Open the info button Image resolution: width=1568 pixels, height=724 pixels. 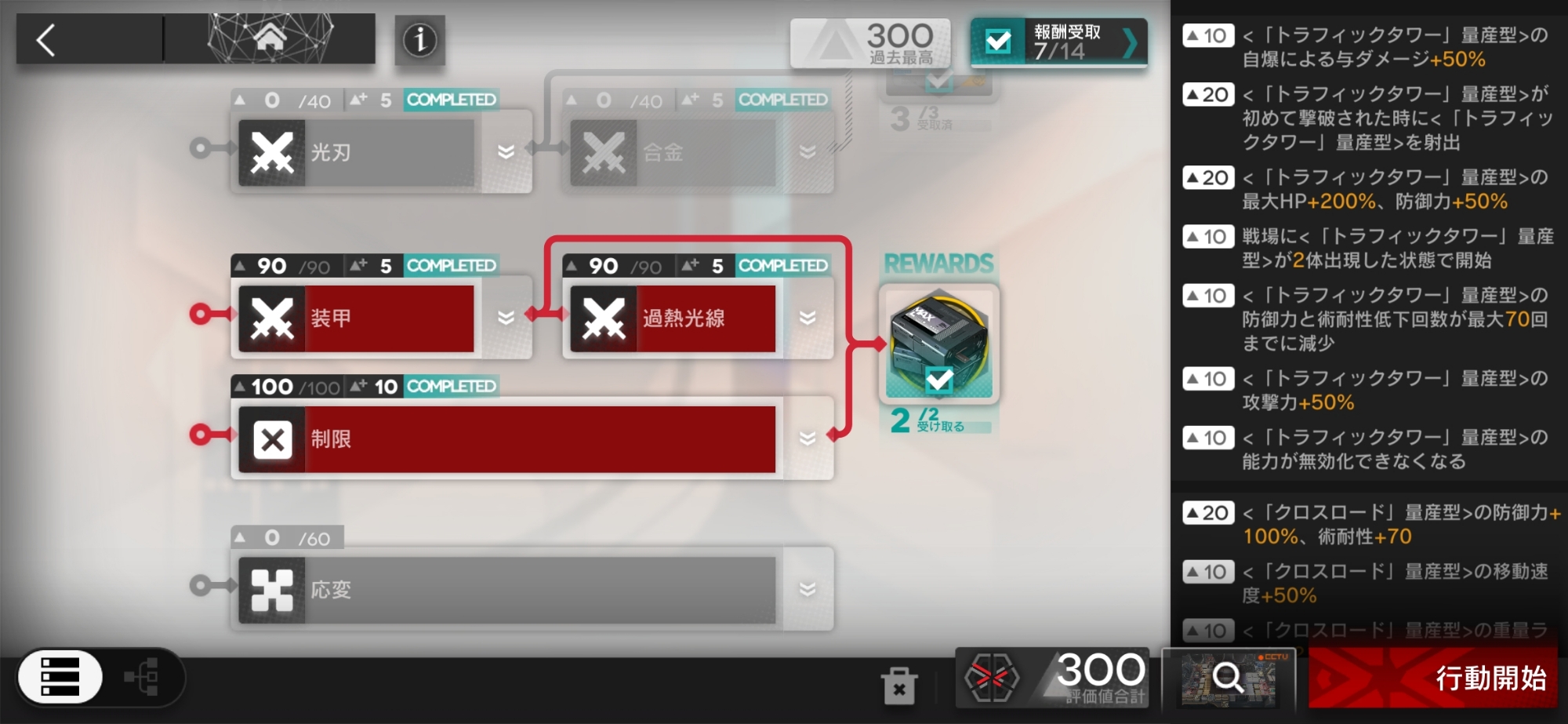pos(419,40)
